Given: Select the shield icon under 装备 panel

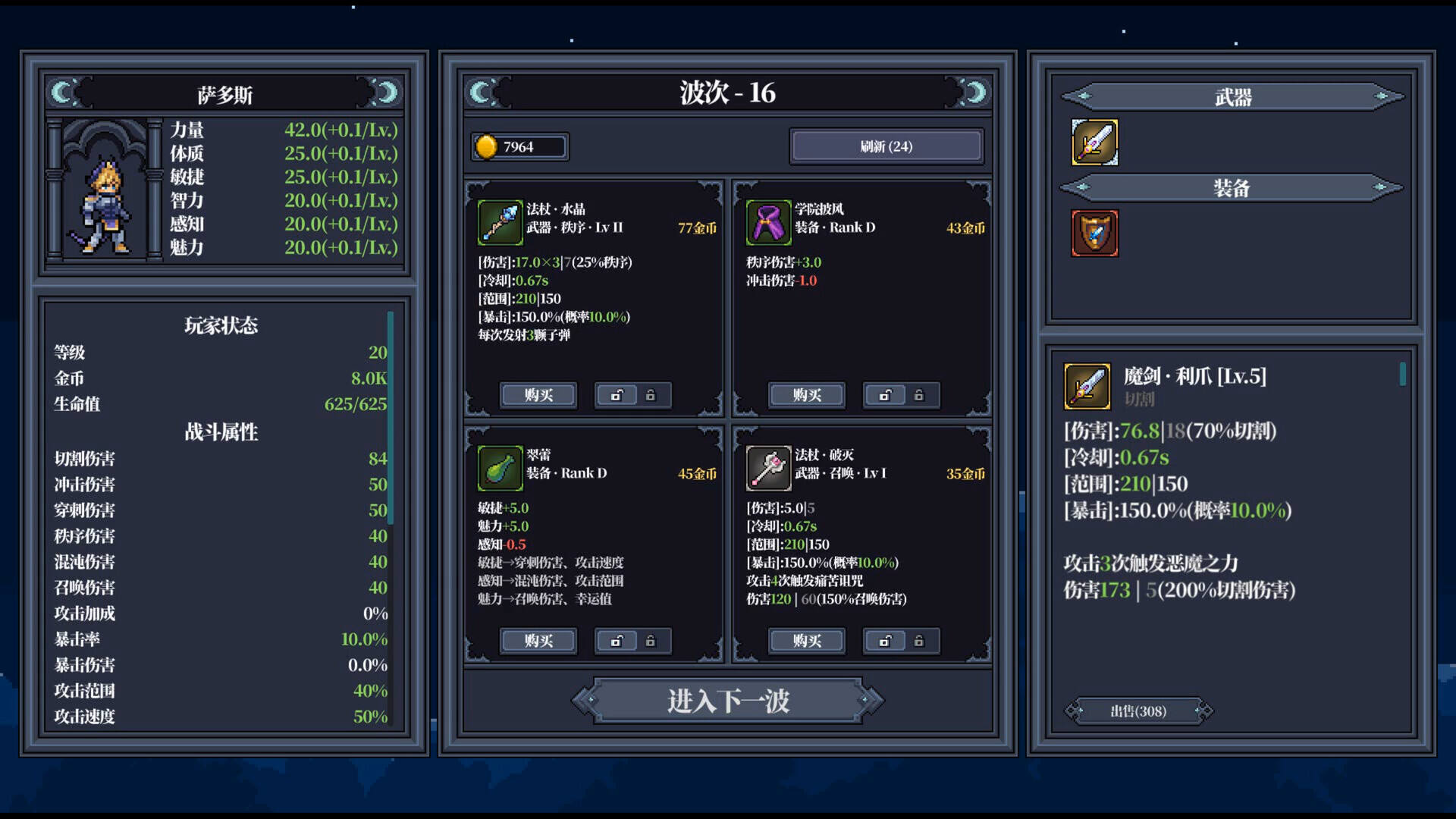Looking at the screenshot, I should tap(1094, 233).
